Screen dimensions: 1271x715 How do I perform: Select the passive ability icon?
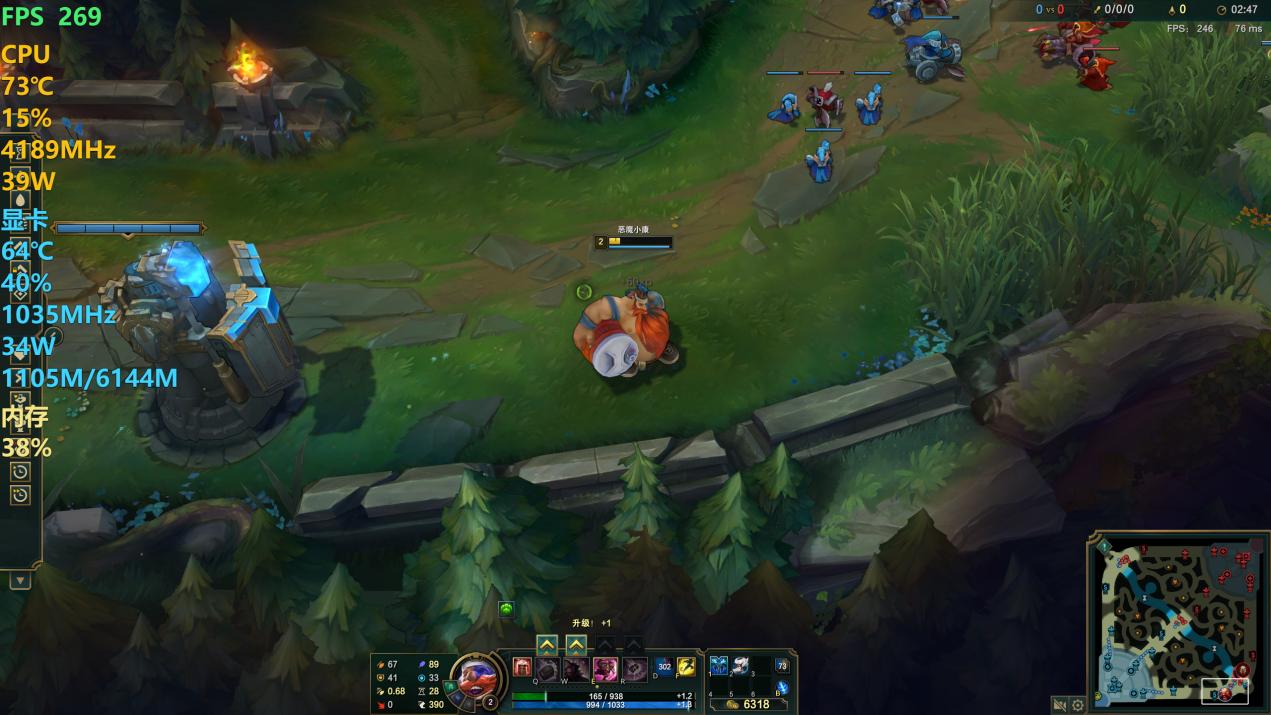click(x=522, y=667)
